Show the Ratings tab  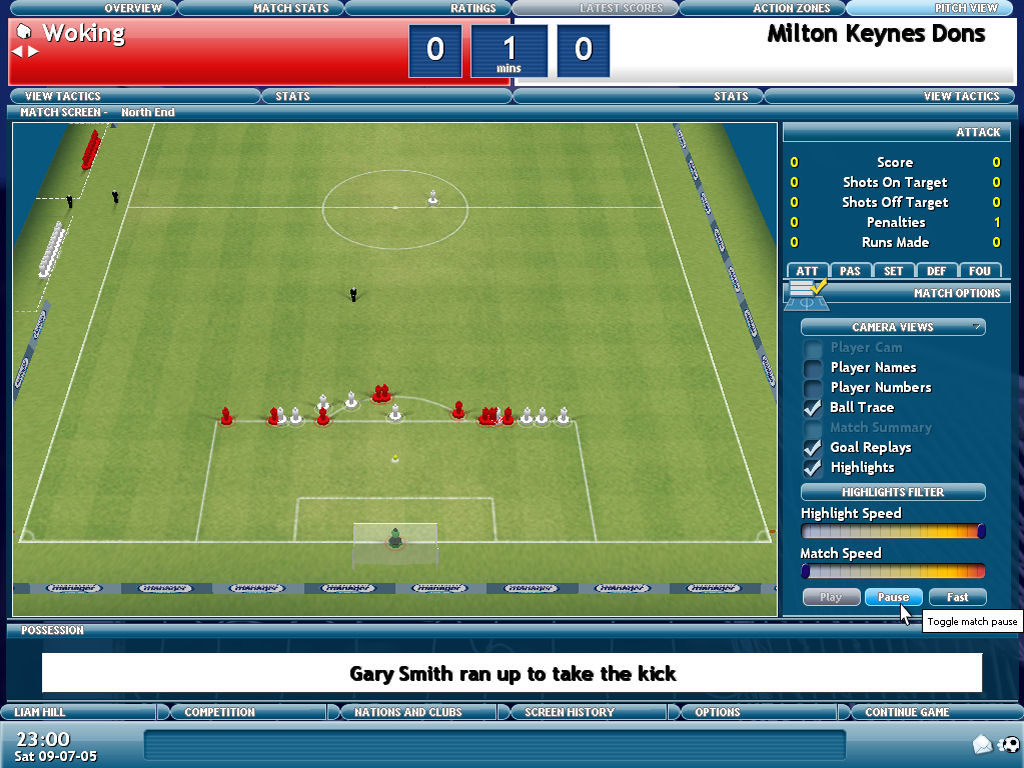(x=473, y=8)
